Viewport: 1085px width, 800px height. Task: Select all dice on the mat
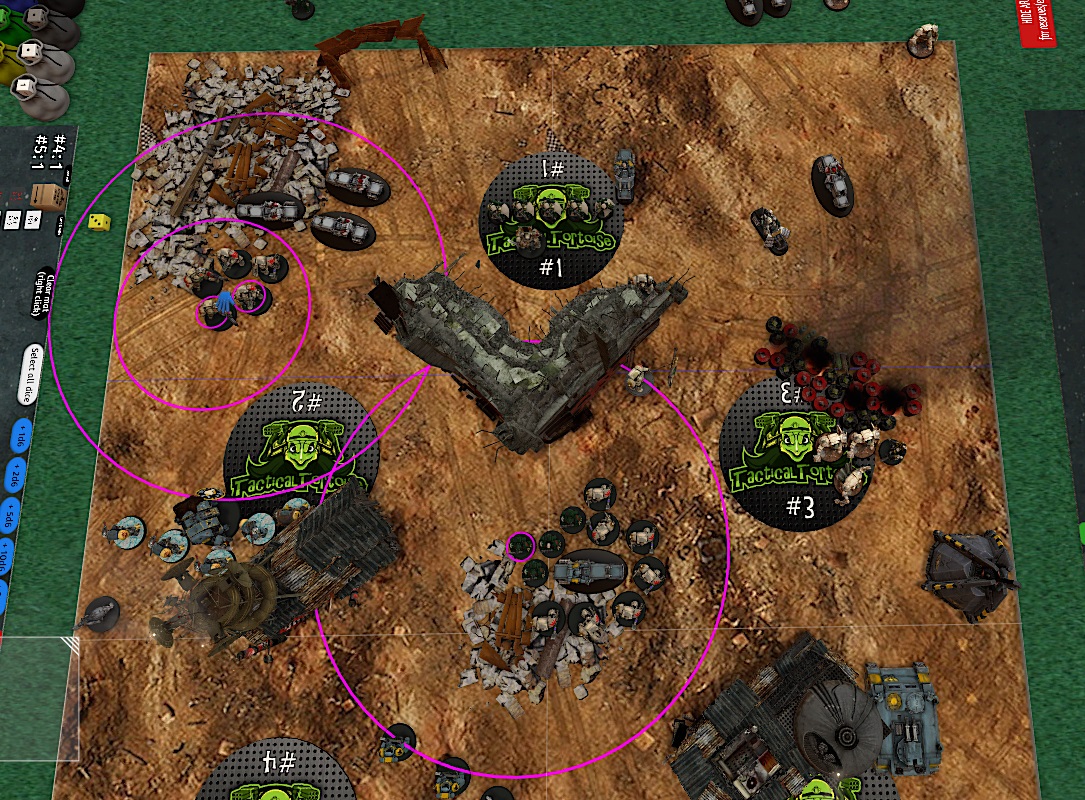point(32,374)
